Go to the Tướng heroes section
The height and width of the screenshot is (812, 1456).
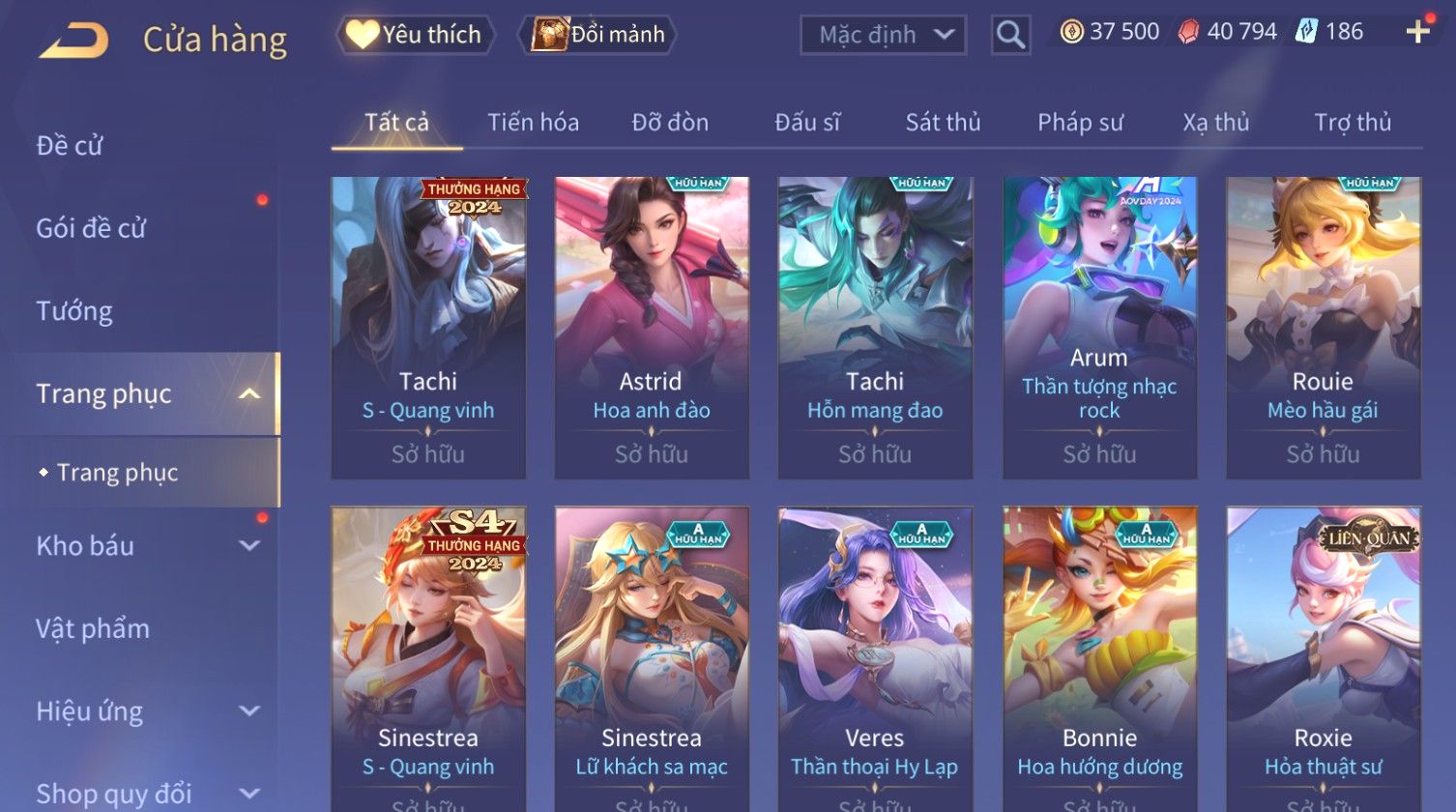[x=74, y=311]
